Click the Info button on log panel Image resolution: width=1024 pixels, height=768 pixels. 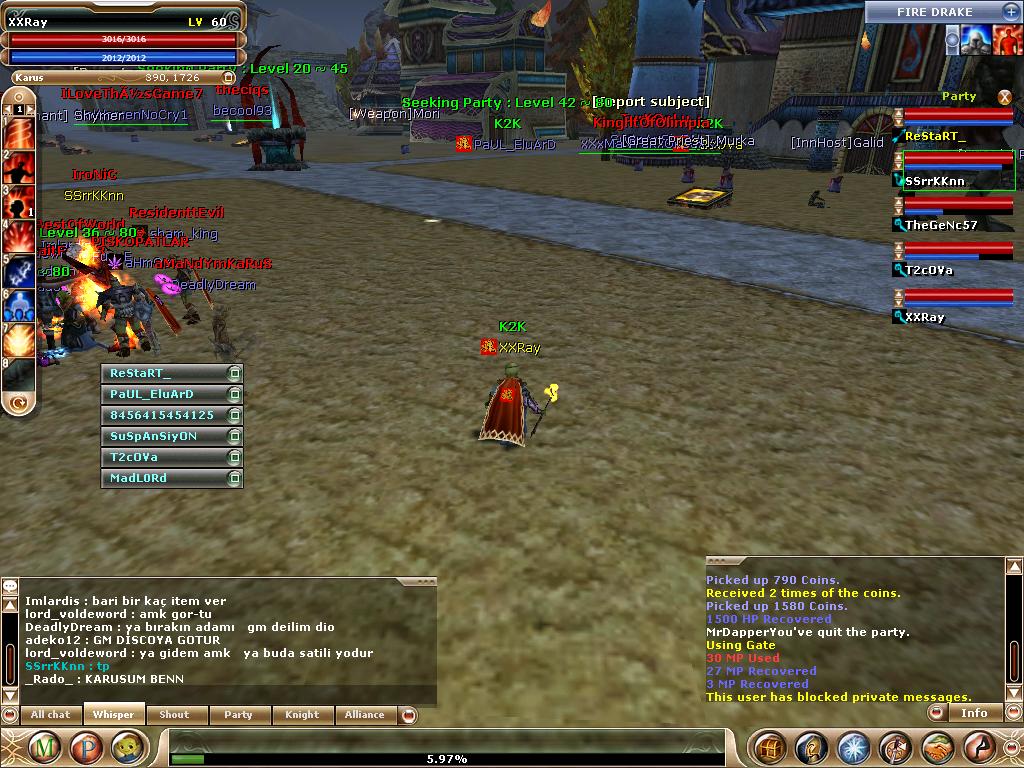[x=974, y=713]
